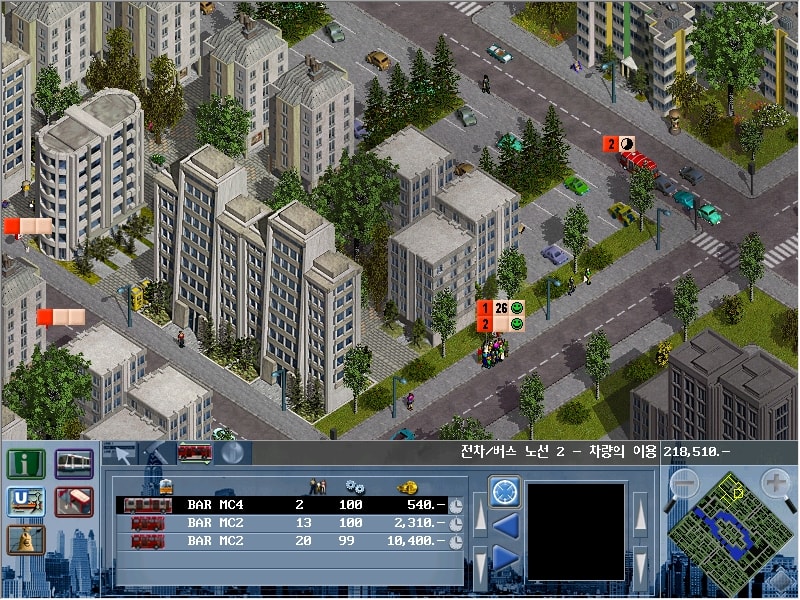
Task: Open the green information panel button
Action: [24, 464]
